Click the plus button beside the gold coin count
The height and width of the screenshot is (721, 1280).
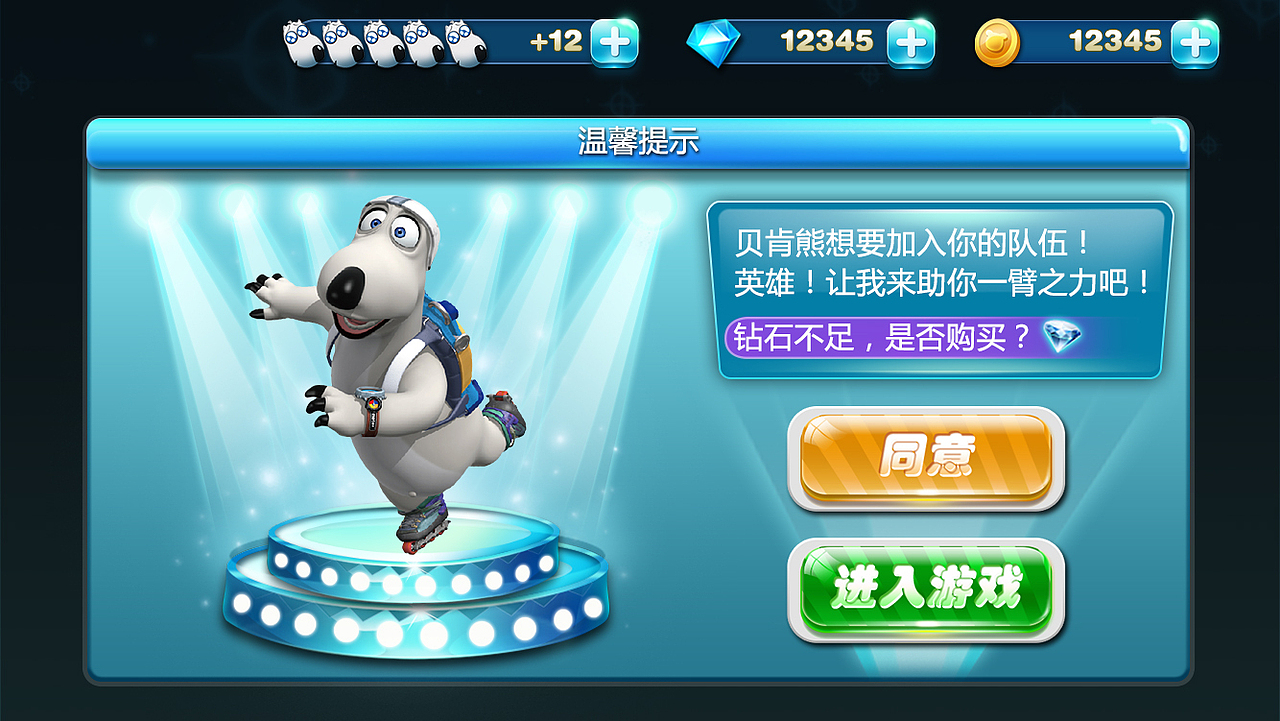(x=1196, y=42)
